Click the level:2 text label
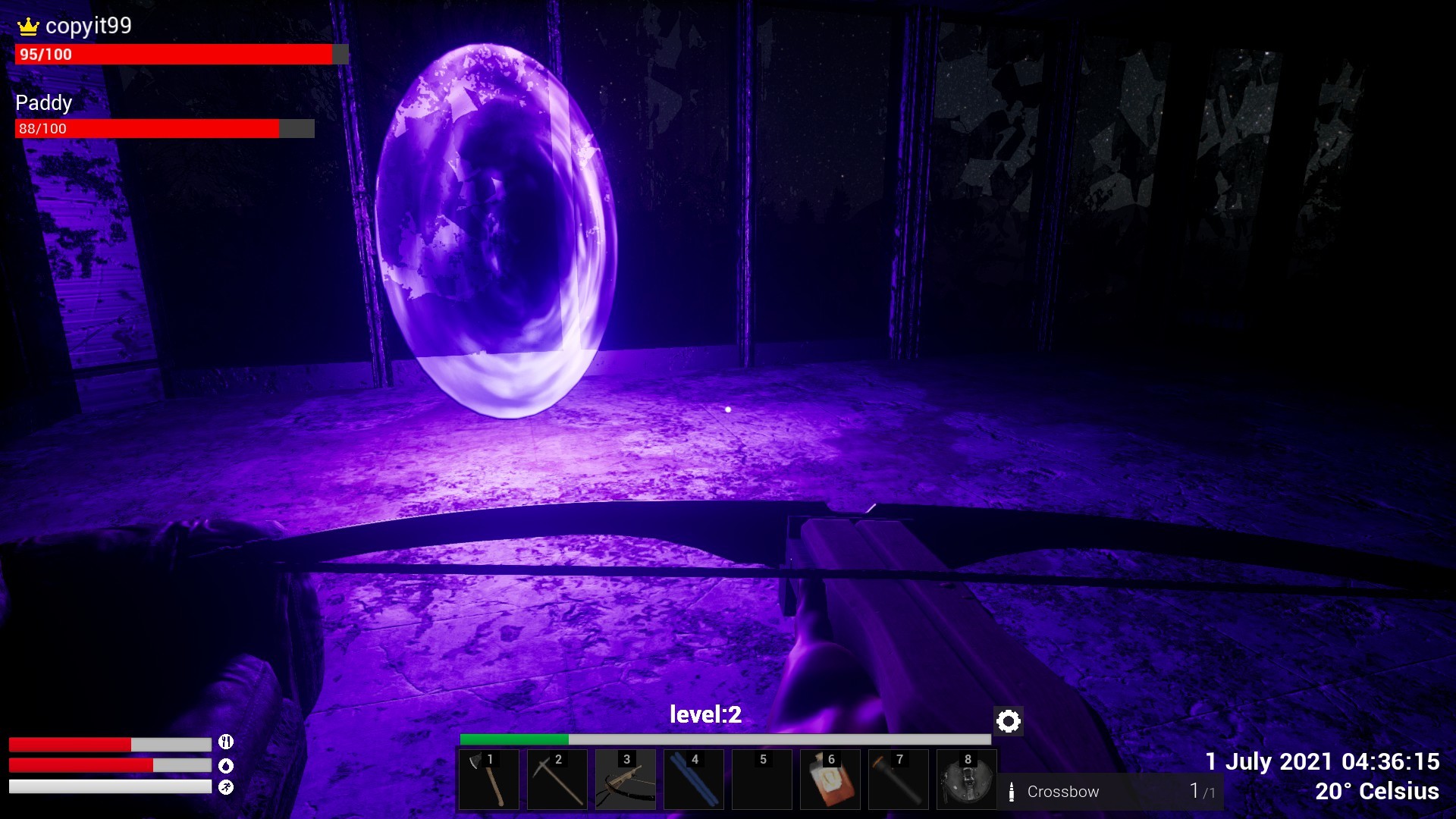Image resolution: width=1456 pixels, height=819 pixels. (704, 714)
